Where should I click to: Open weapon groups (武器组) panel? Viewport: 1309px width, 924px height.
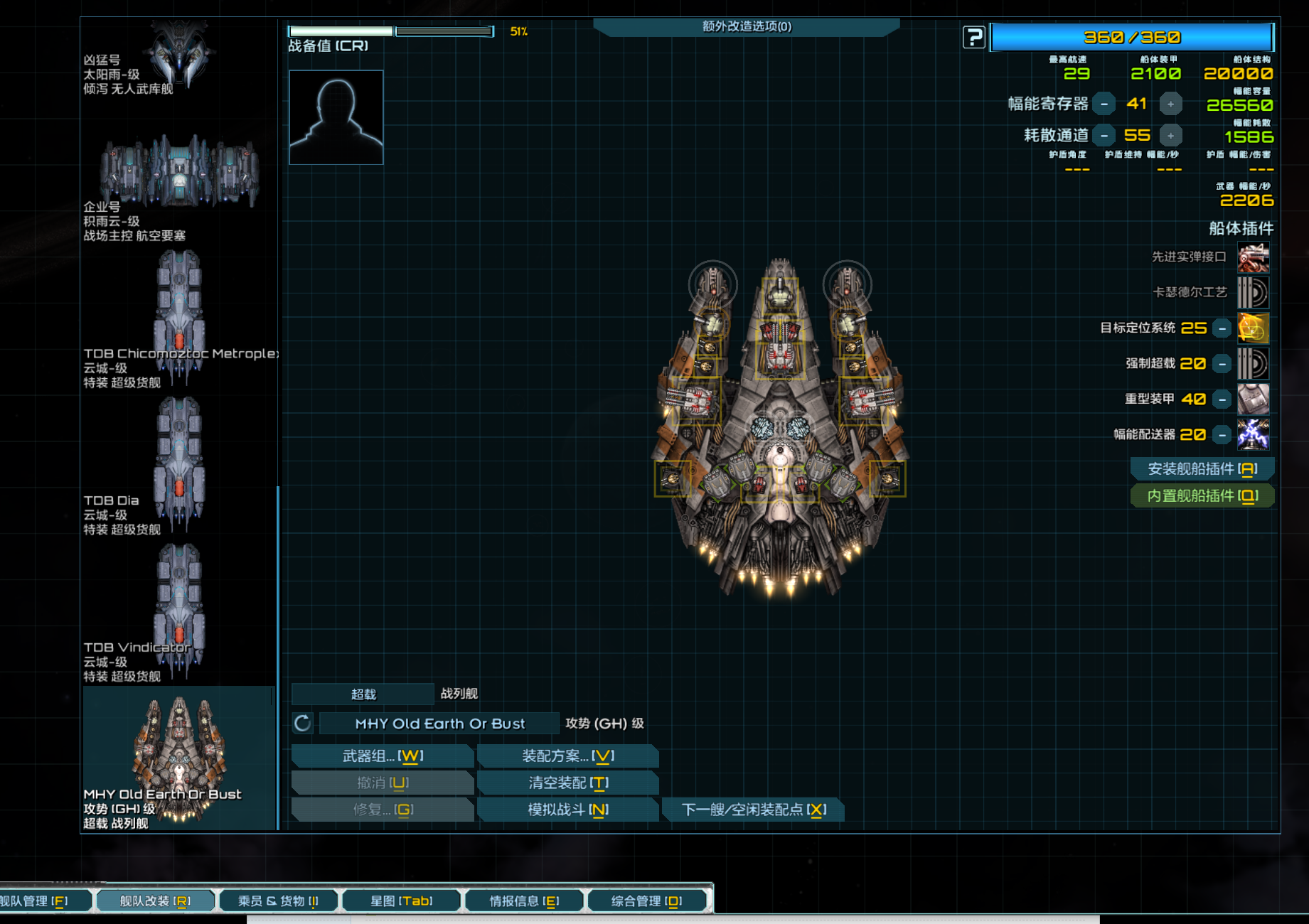tap(383, 756)
